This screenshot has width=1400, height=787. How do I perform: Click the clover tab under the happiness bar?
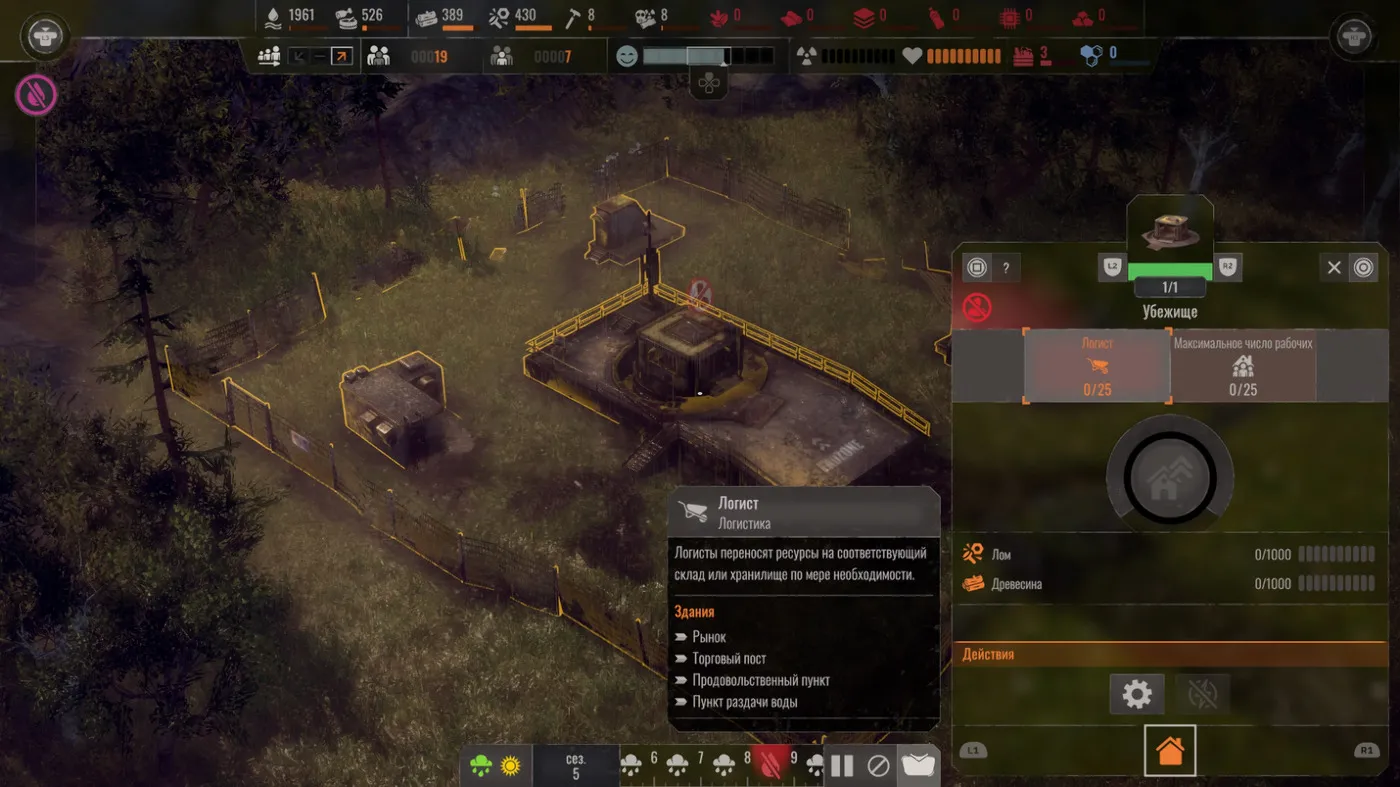pos(708,84)
